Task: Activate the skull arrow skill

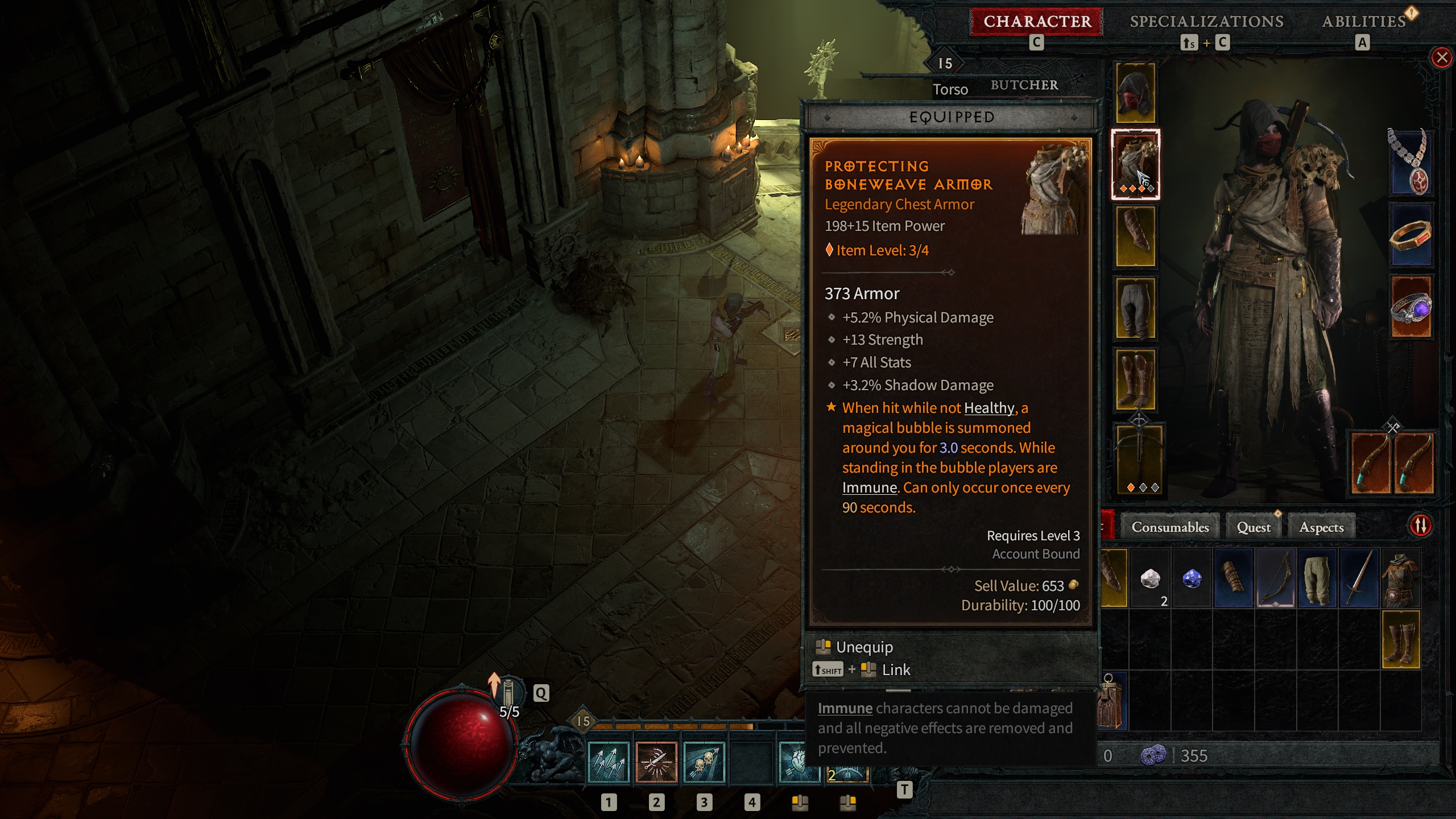Action: point(704,763)
